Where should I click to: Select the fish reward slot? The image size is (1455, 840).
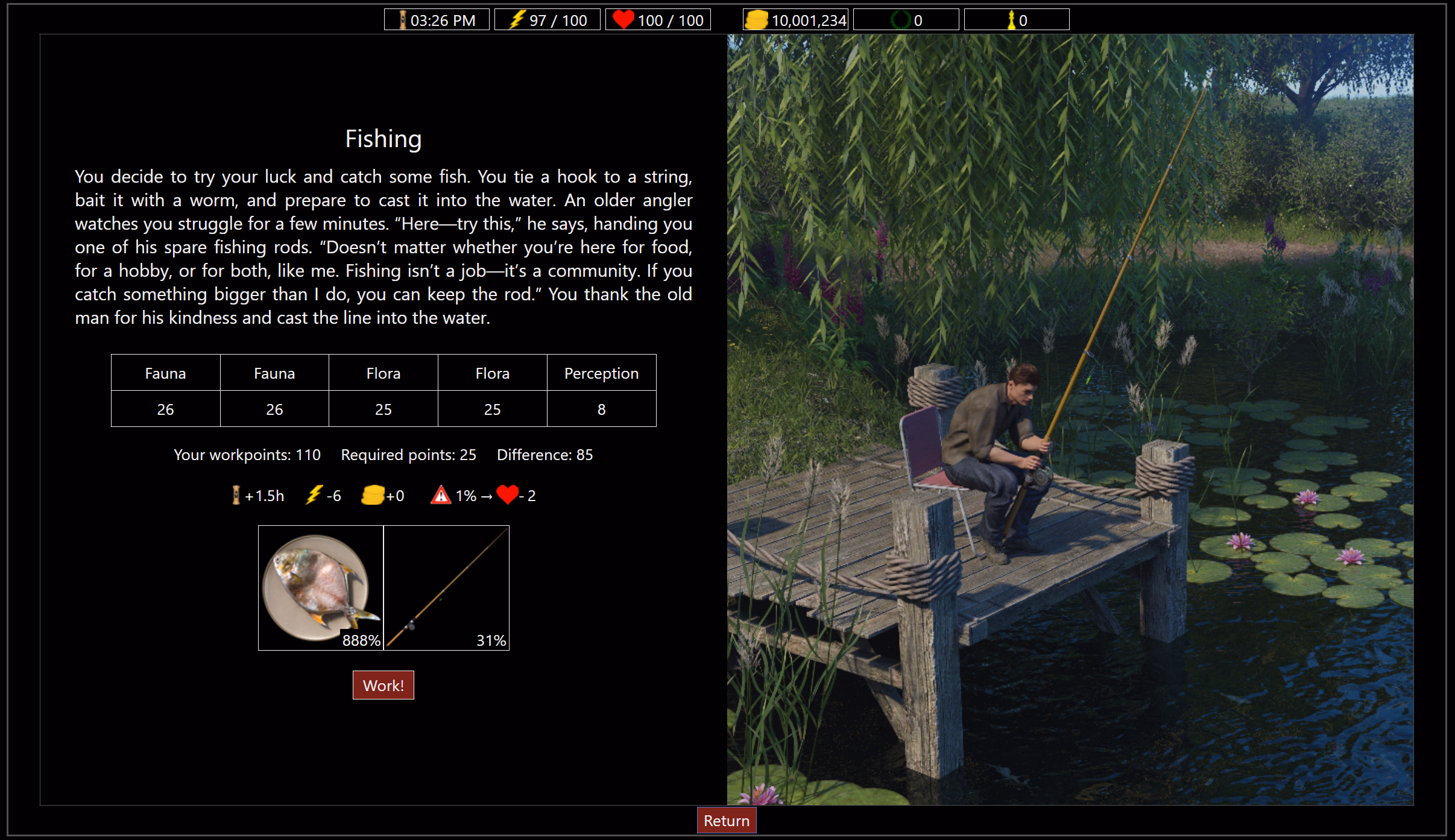[x=321, y=587]
